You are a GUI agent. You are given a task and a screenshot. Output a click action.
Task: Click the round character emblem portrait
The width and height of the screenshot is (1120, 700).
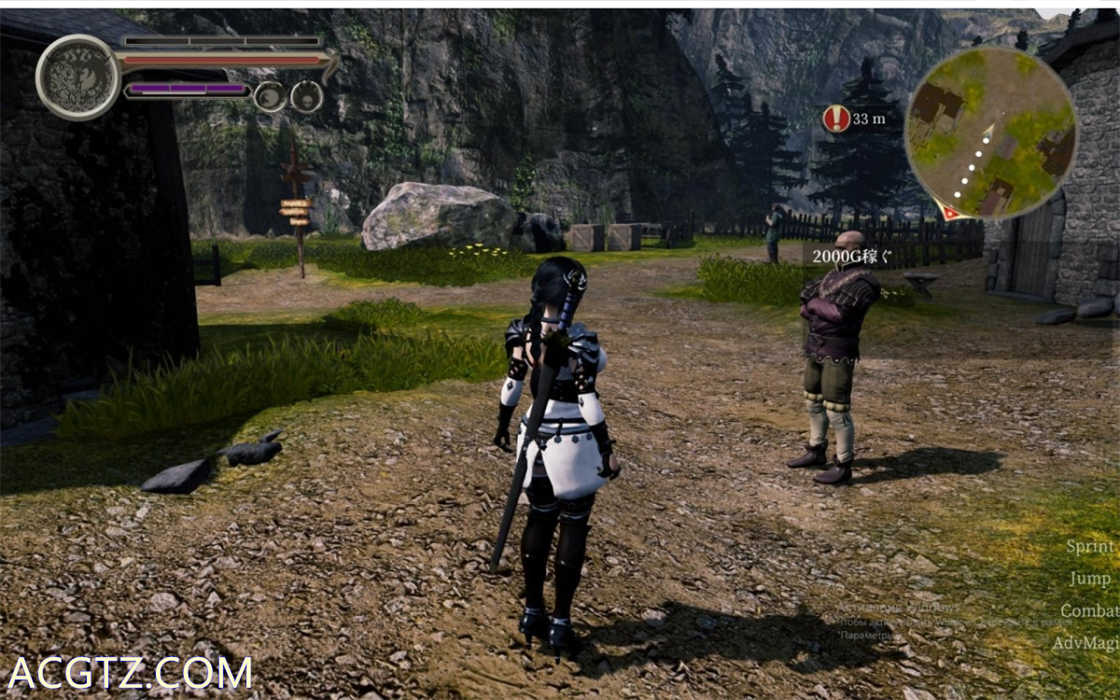point(77,77)
